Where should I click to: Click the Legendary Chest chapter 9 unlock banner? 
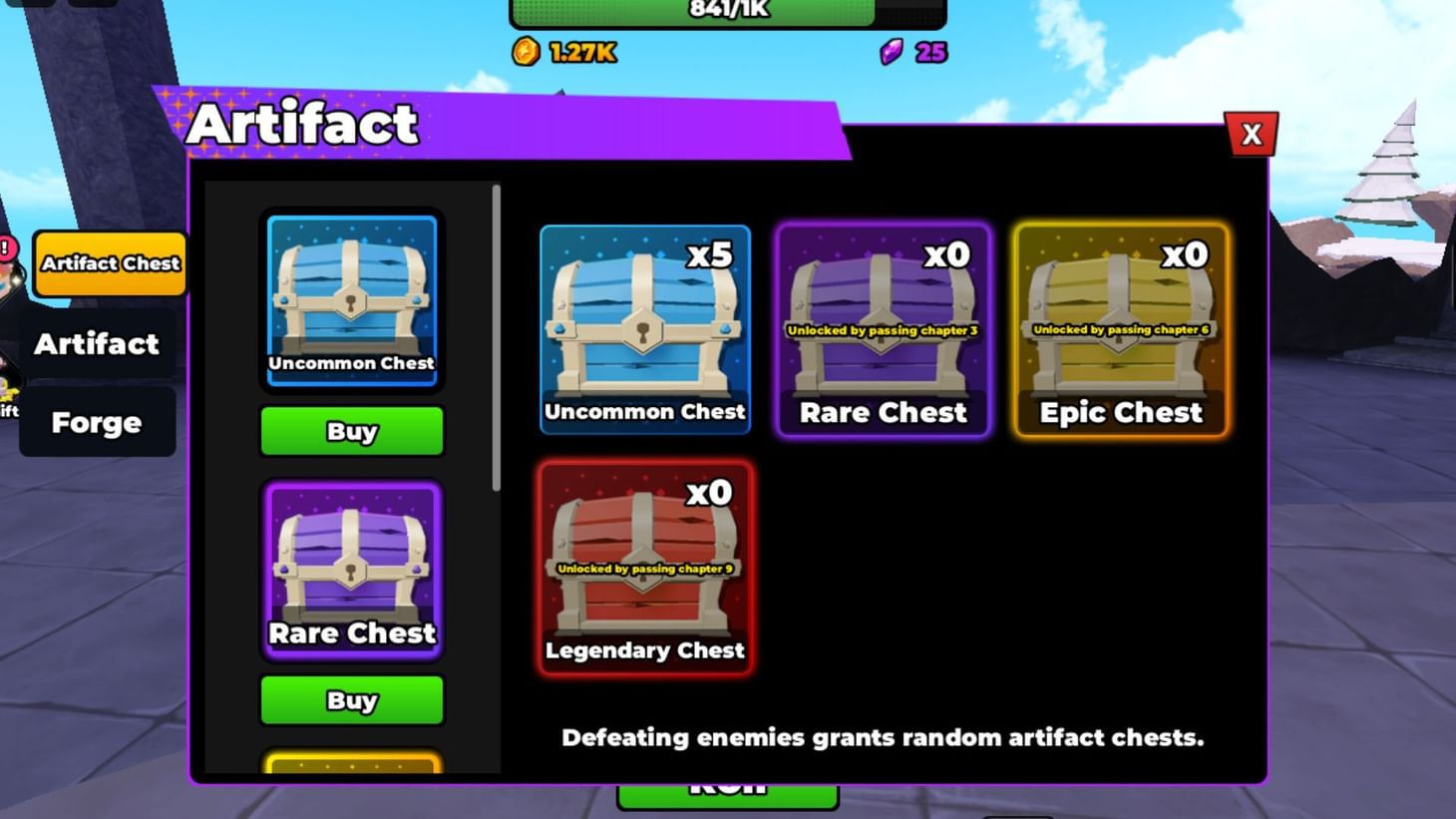(x=644, y=567)
